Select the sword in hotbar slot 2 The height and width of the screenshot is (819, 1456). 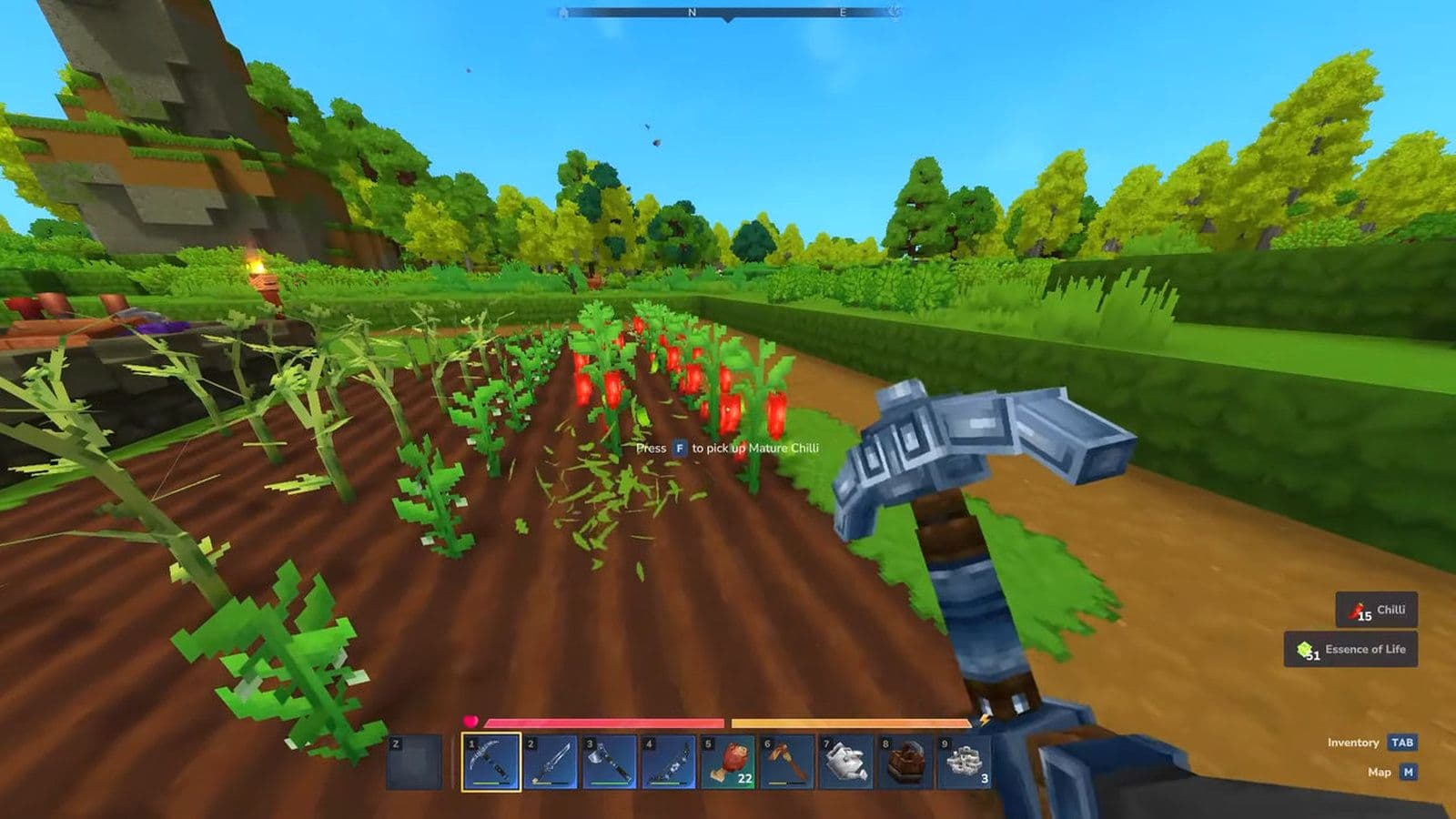tap(548, 764)
